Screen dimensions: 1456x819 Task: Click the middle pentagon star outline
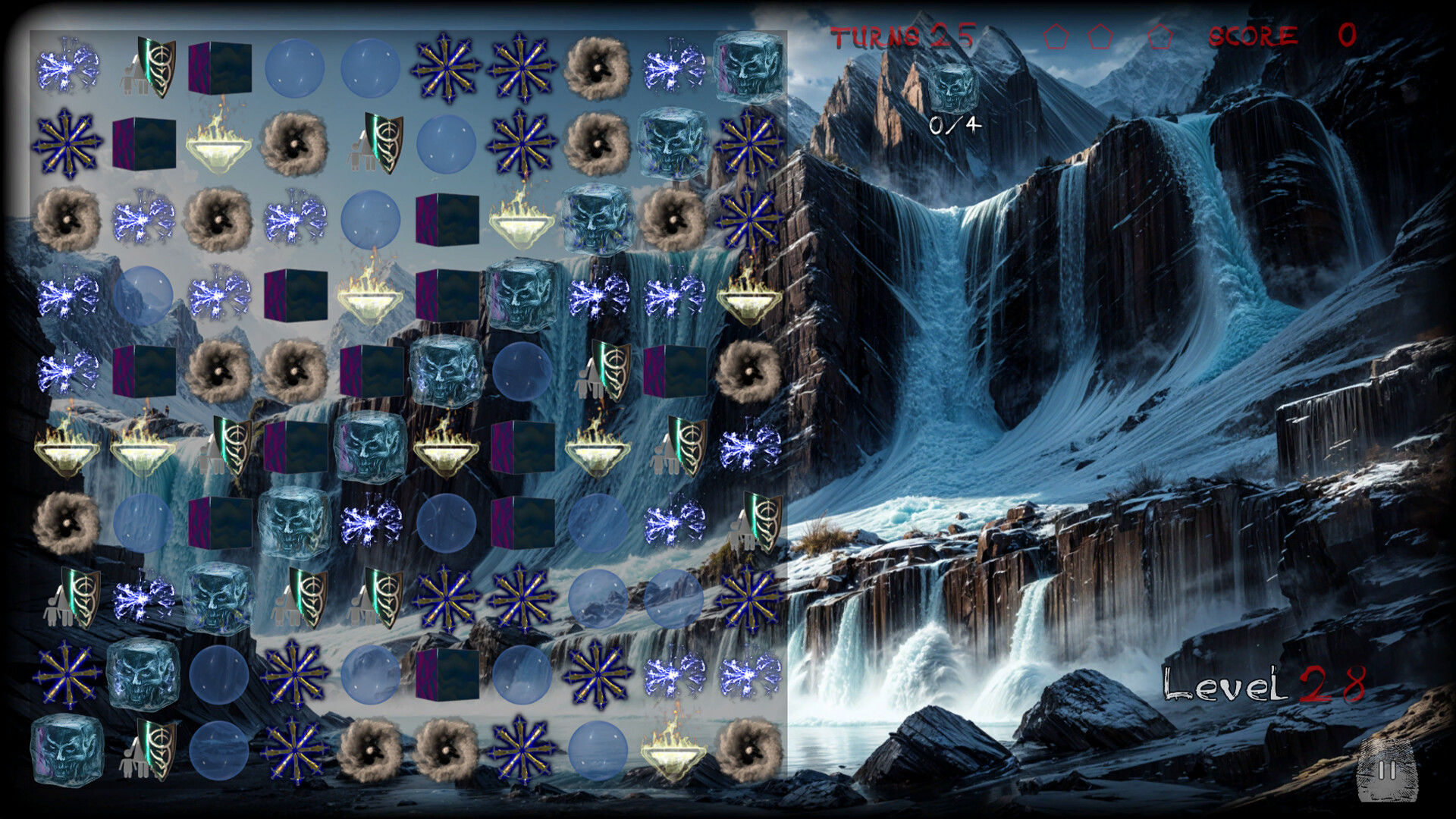pyautogui.click(x=1100, y=36)
